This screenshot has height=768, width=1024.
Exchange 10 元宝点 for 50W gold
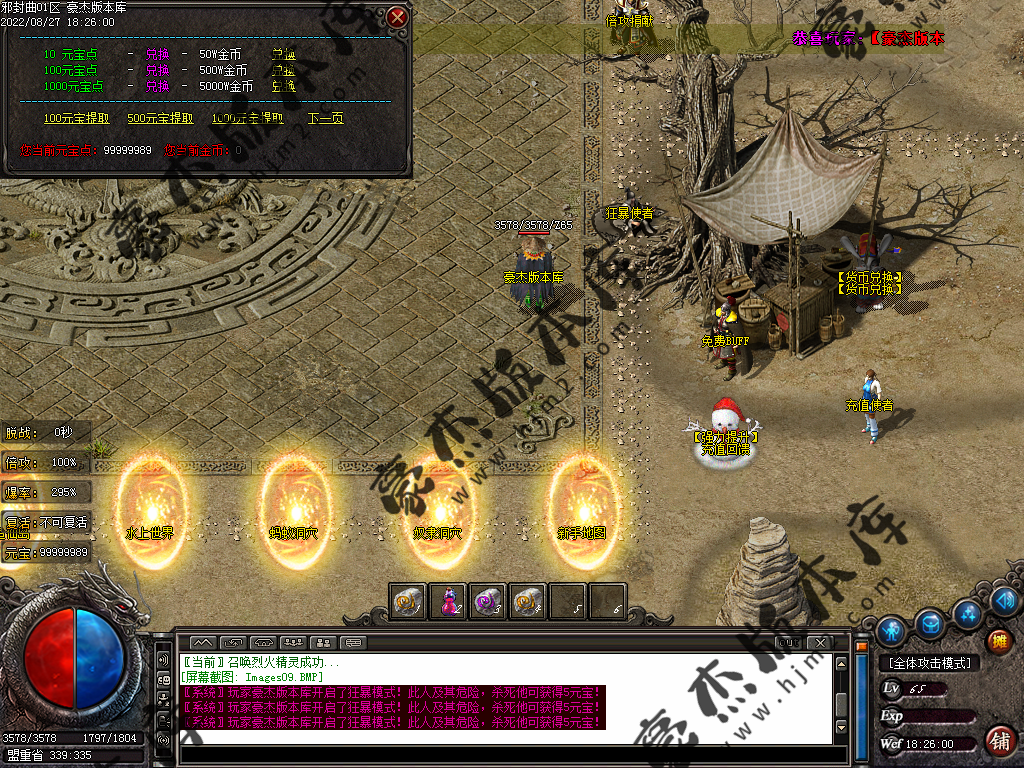pyautogui.click(x=283, y=54)
